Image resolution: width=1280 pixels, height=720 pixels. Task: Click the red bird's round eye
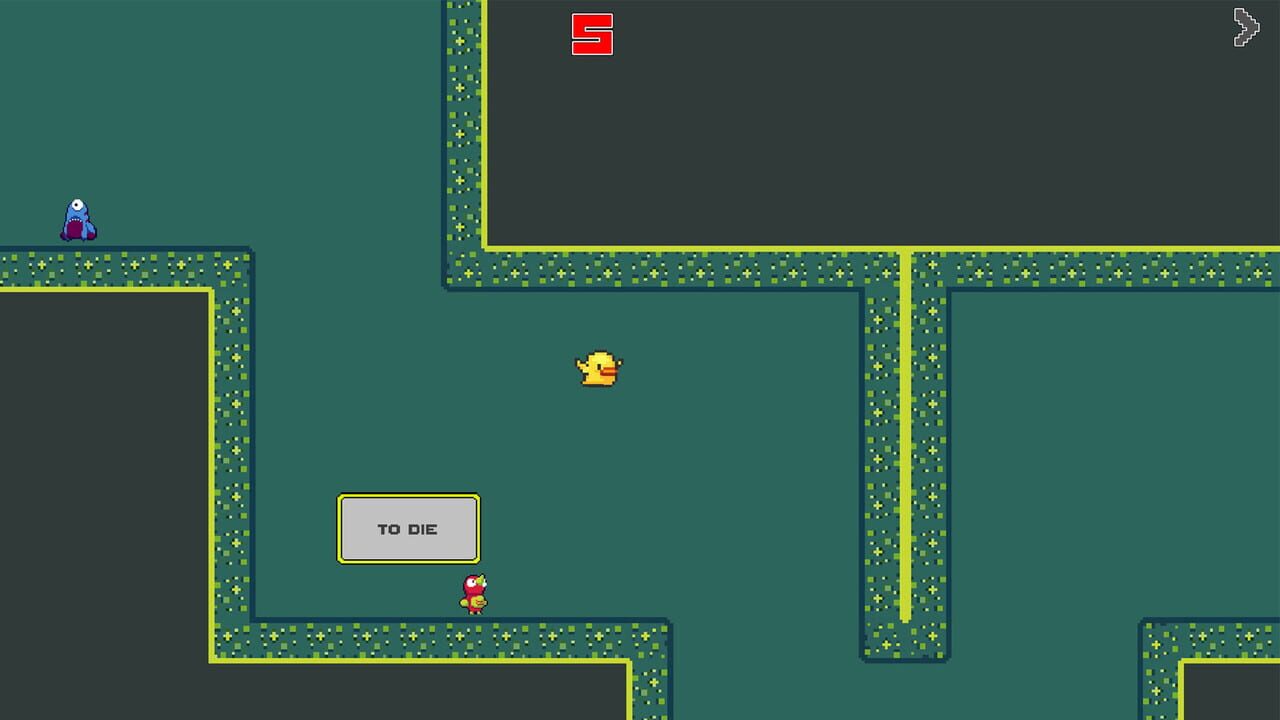coord(471,583)
